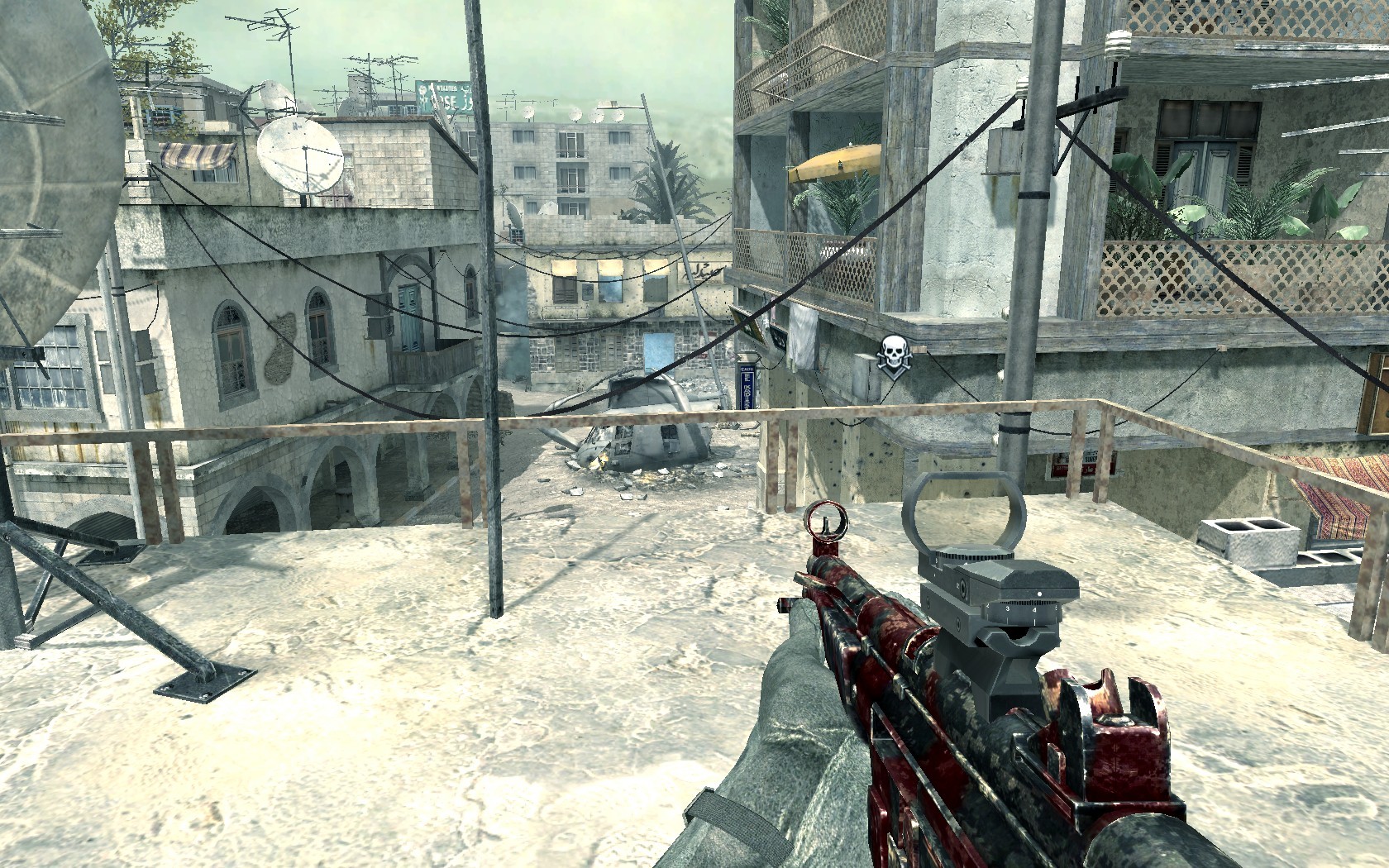Click the skull death marker icon
Image resolution: width=1389 pixels, height=868 pixels.
tap(890, 356)
